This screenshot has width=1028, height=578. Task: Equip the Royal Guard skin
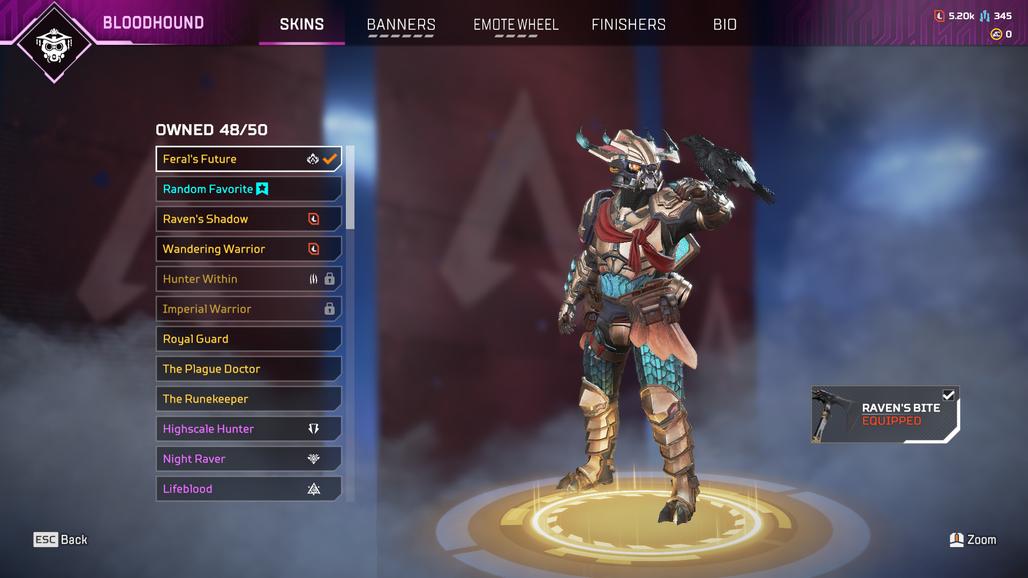[249, 339]
